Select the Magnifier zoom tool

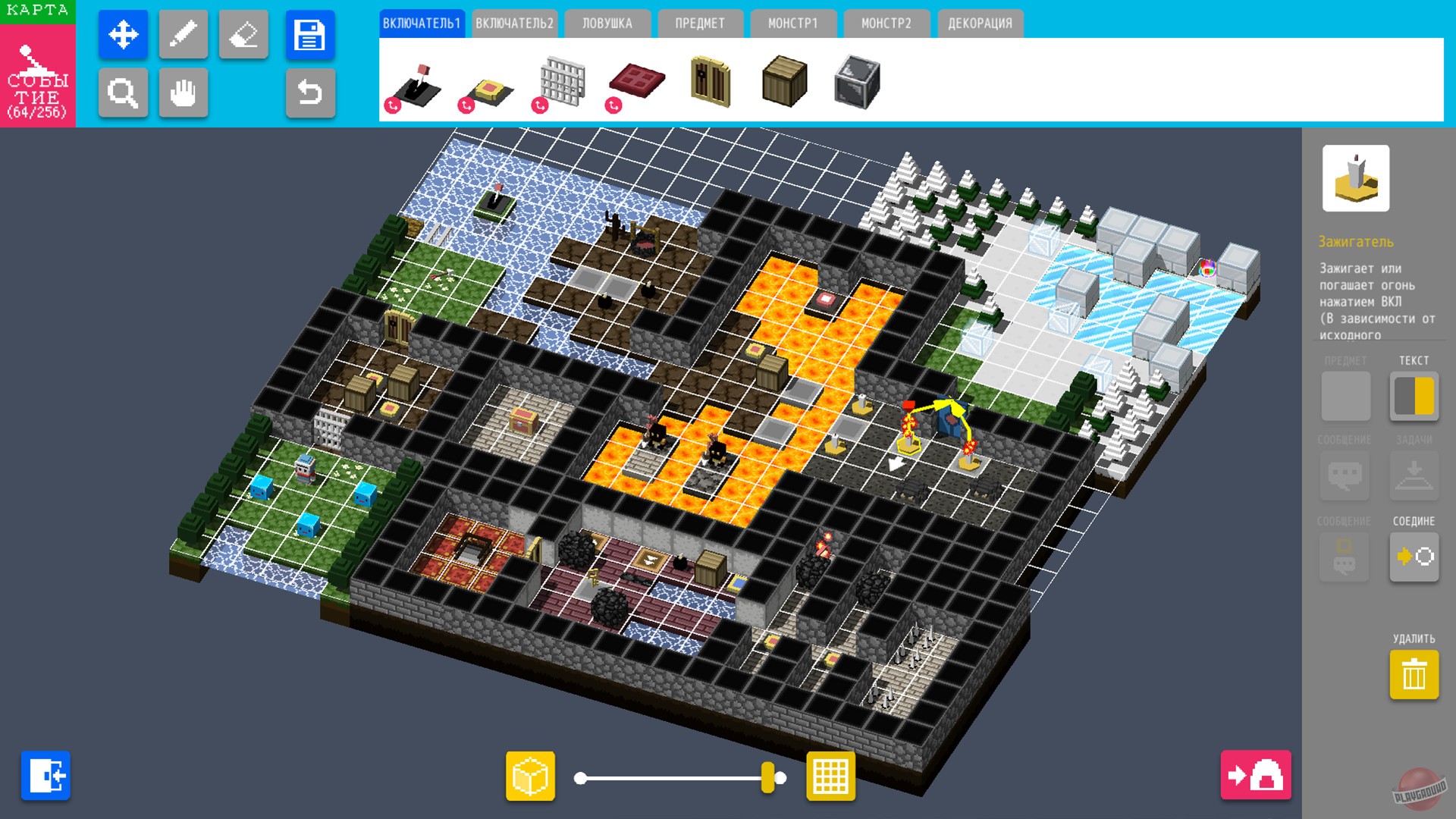[x=123, y=93]
